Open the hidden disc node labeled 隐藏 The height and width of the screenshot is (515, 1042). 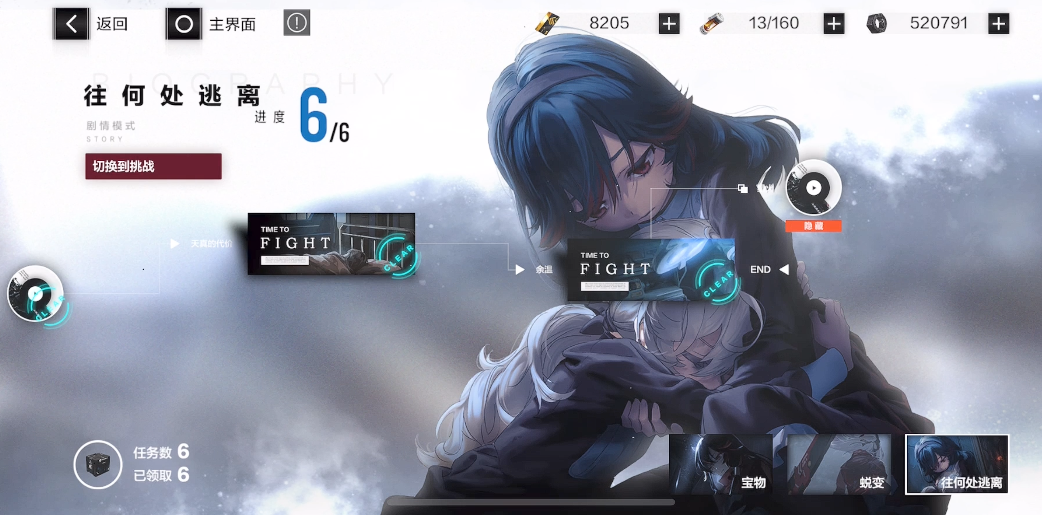pos(813,188)
